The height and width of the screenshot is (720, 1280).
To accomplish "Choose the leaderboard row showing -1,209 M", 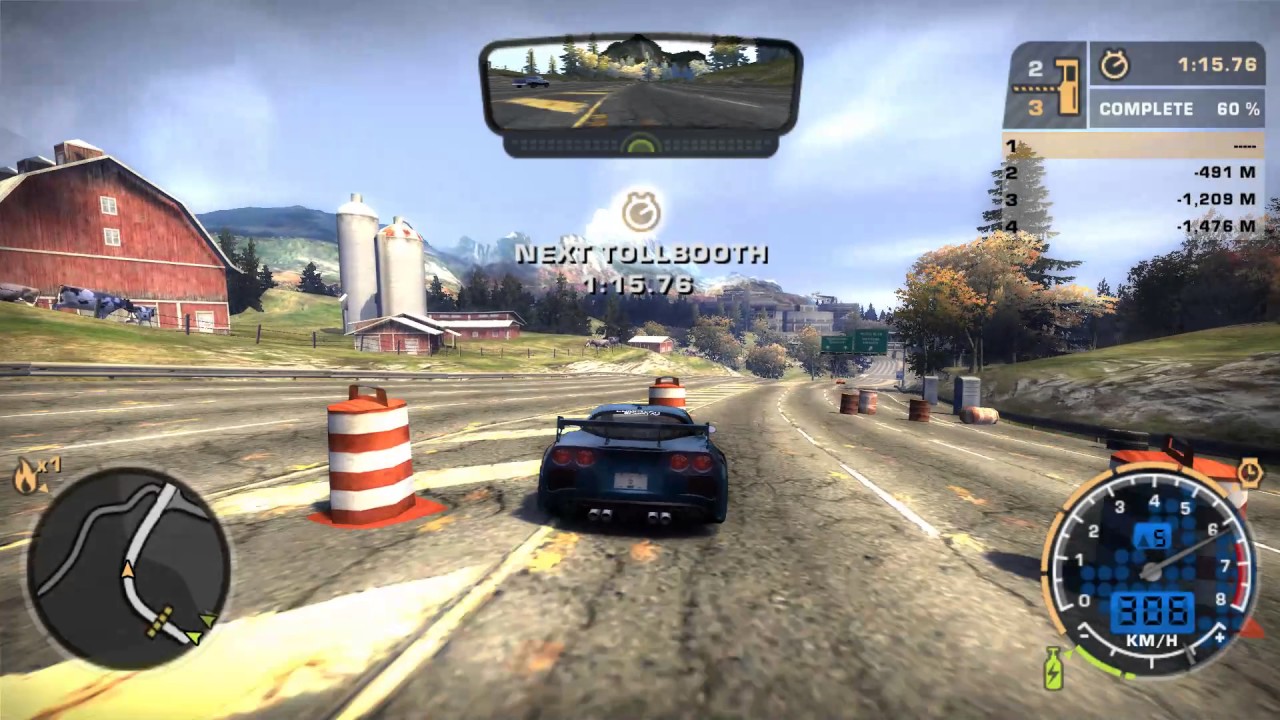I will coord(1133,199).
